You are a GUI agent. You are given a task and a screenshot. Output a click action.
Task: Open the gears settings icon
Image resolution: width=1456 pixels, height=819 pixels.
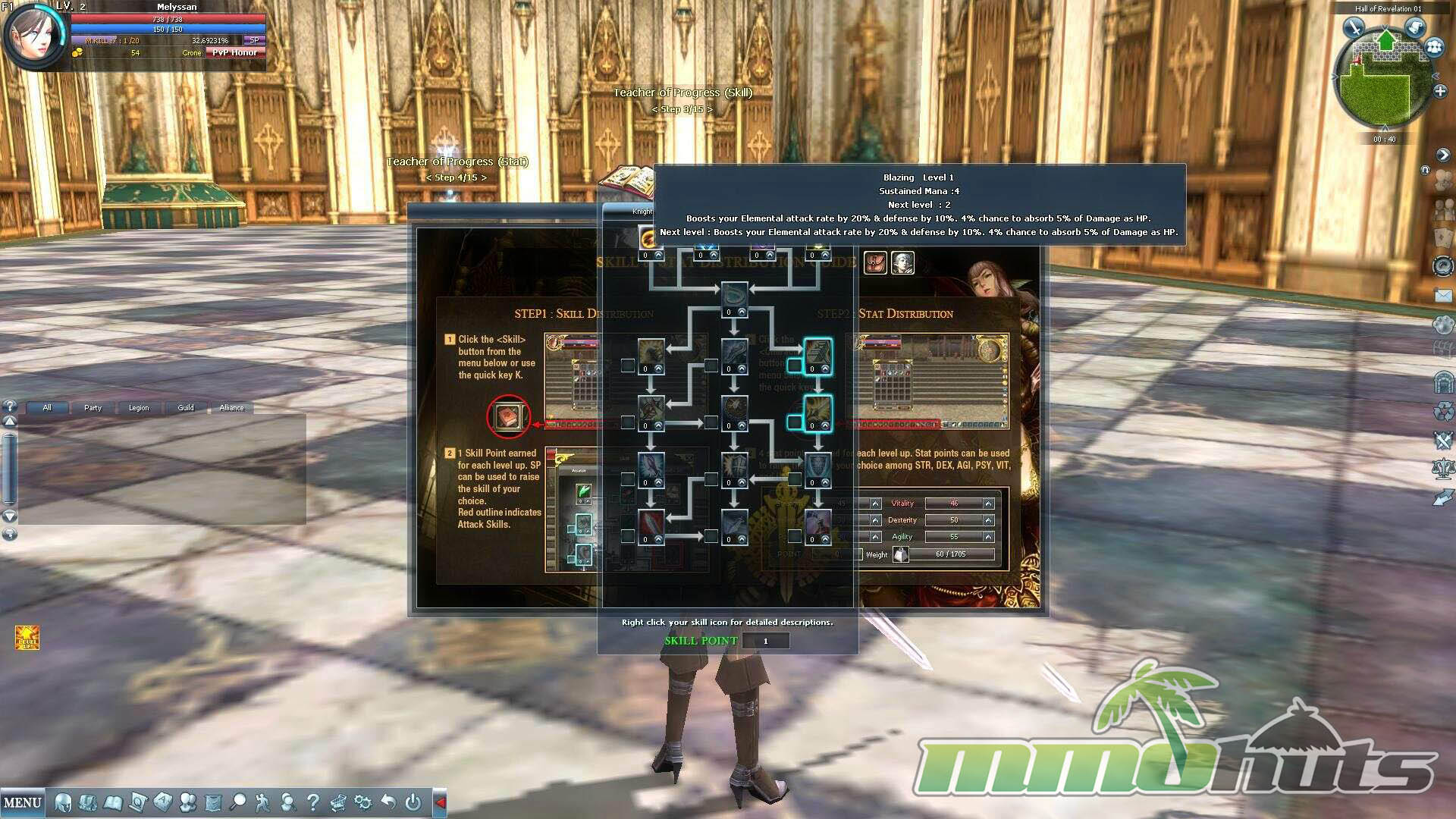[x=363, y=802]
